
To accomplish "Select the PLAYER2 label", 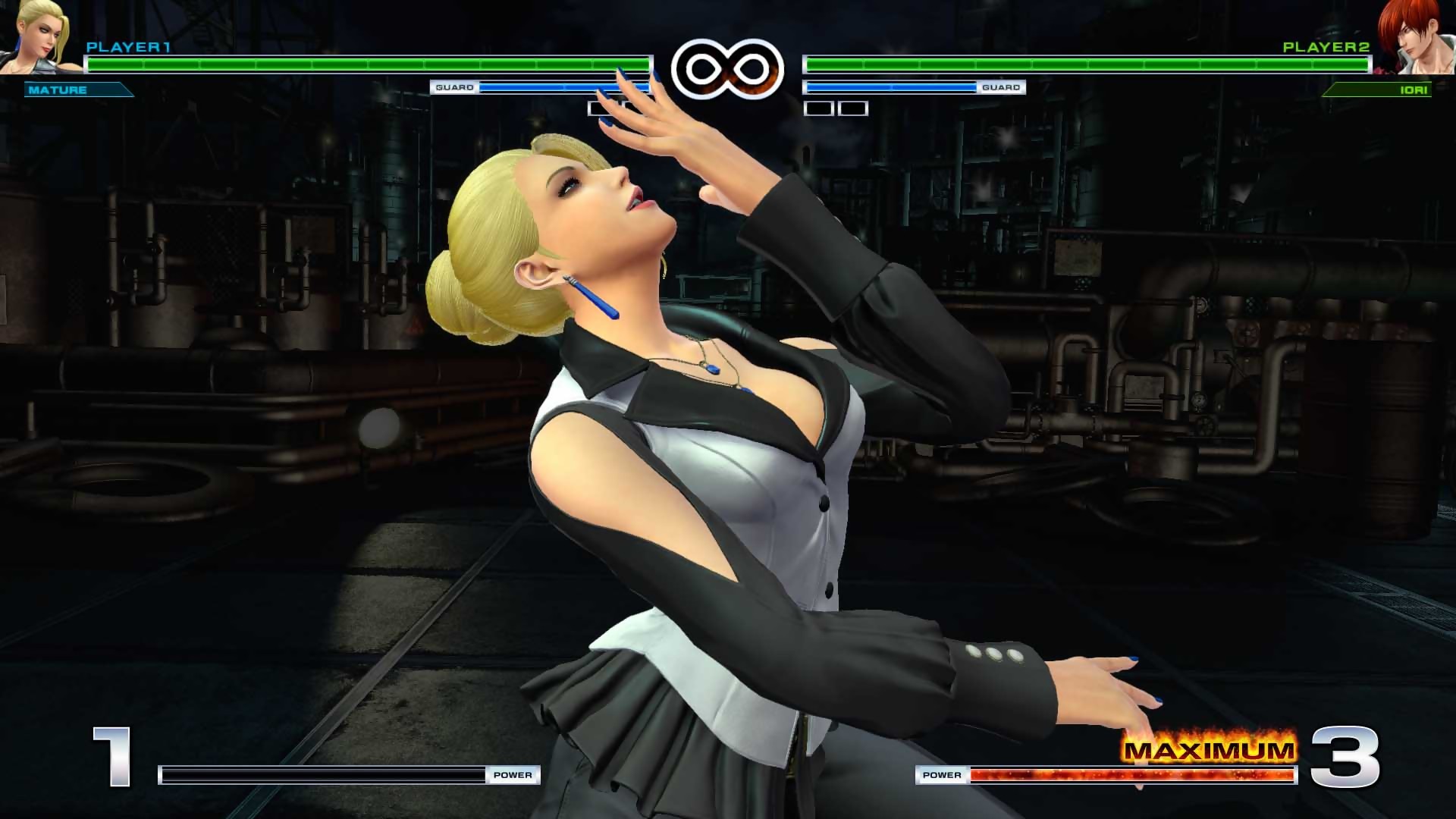I will (1326, 47).
